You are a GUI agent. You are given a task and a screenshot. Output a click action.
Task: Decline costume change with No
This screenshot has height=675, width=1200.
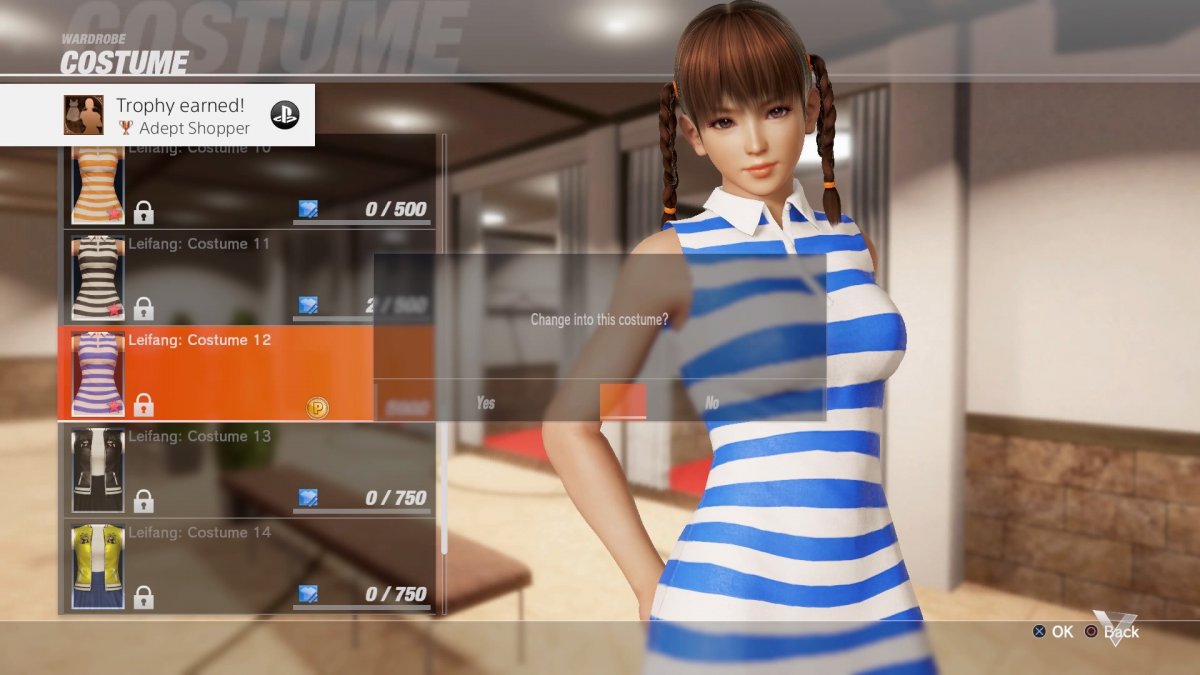click(x=711, y=403)
